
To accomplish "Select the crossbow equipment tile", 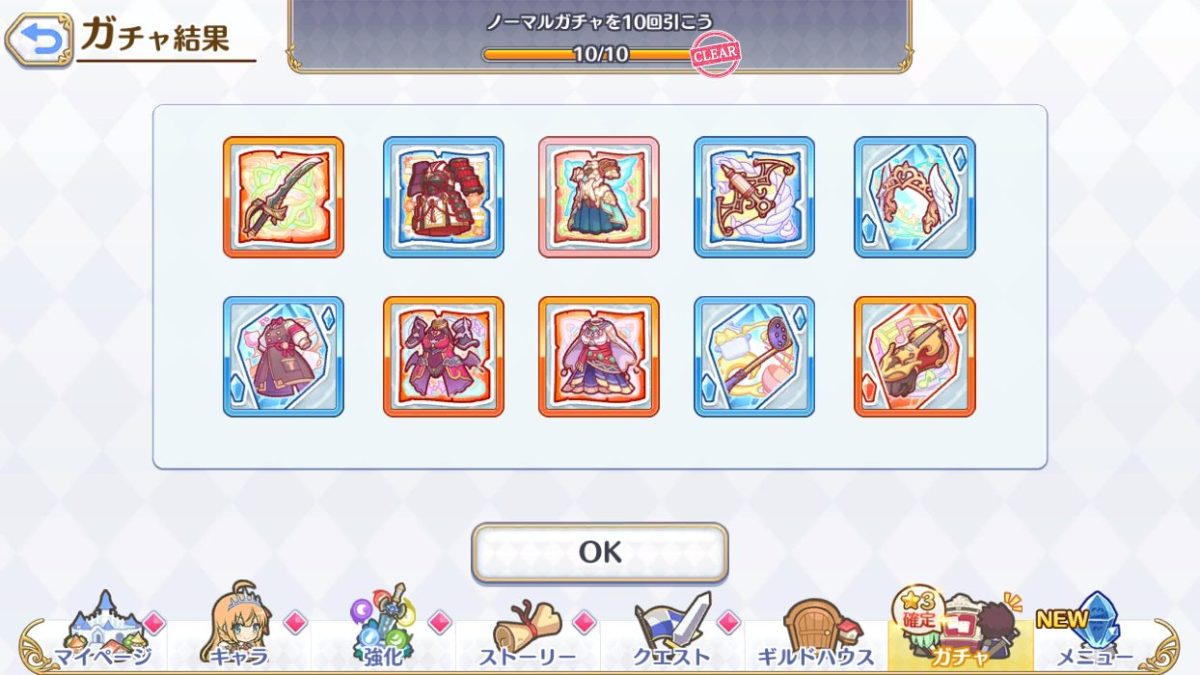I will pyautogui.click(x=754, y=197).
